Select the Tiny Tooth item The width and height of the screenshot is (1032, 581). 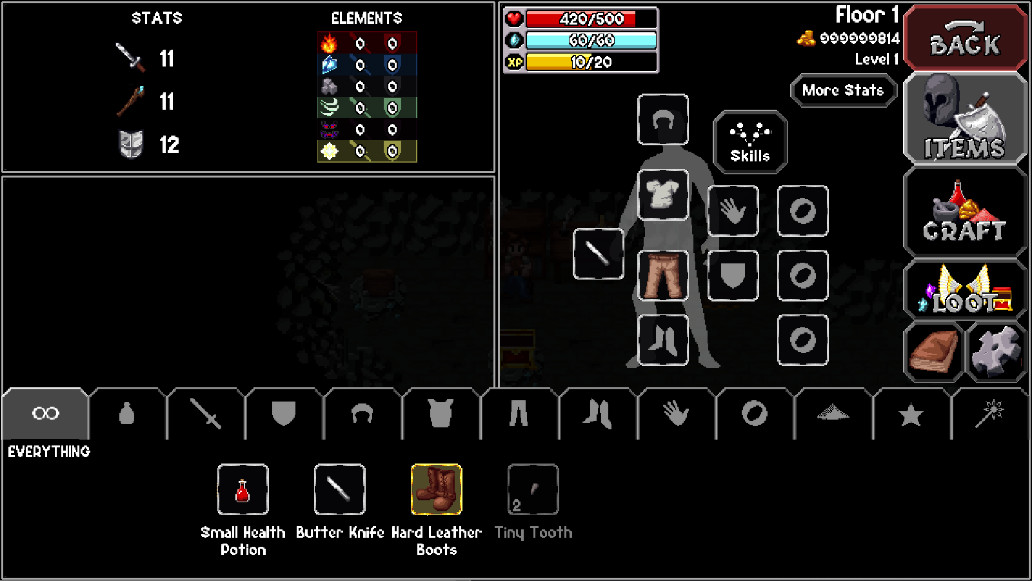point(533,490)
